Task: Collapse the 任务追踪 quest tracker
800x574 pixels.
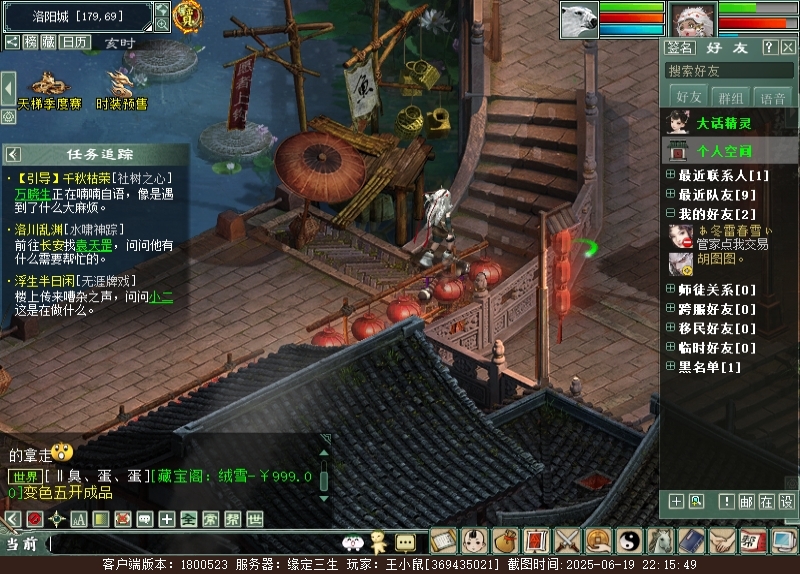Action: click(13, 154)
